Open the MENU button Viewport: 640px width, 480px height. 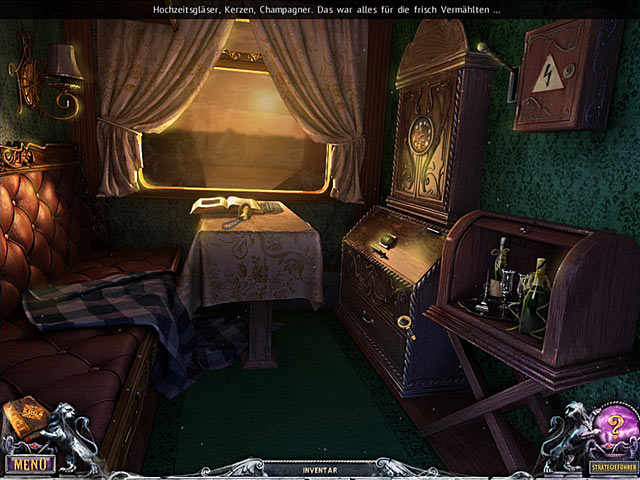click(29, 464)
